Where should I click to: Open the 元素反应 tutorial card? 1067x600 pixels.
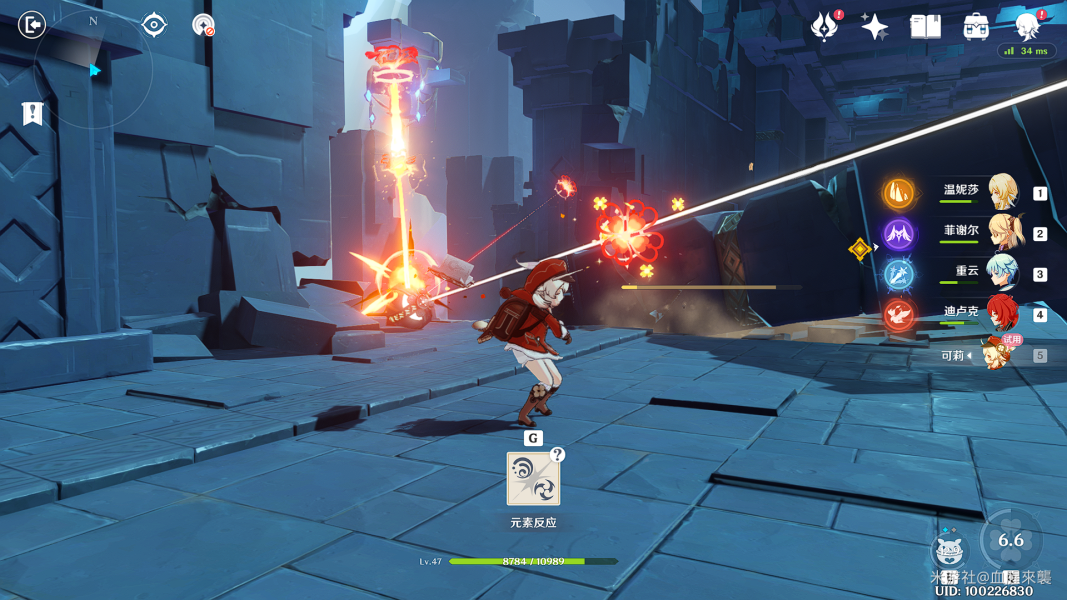click(533, 479)
